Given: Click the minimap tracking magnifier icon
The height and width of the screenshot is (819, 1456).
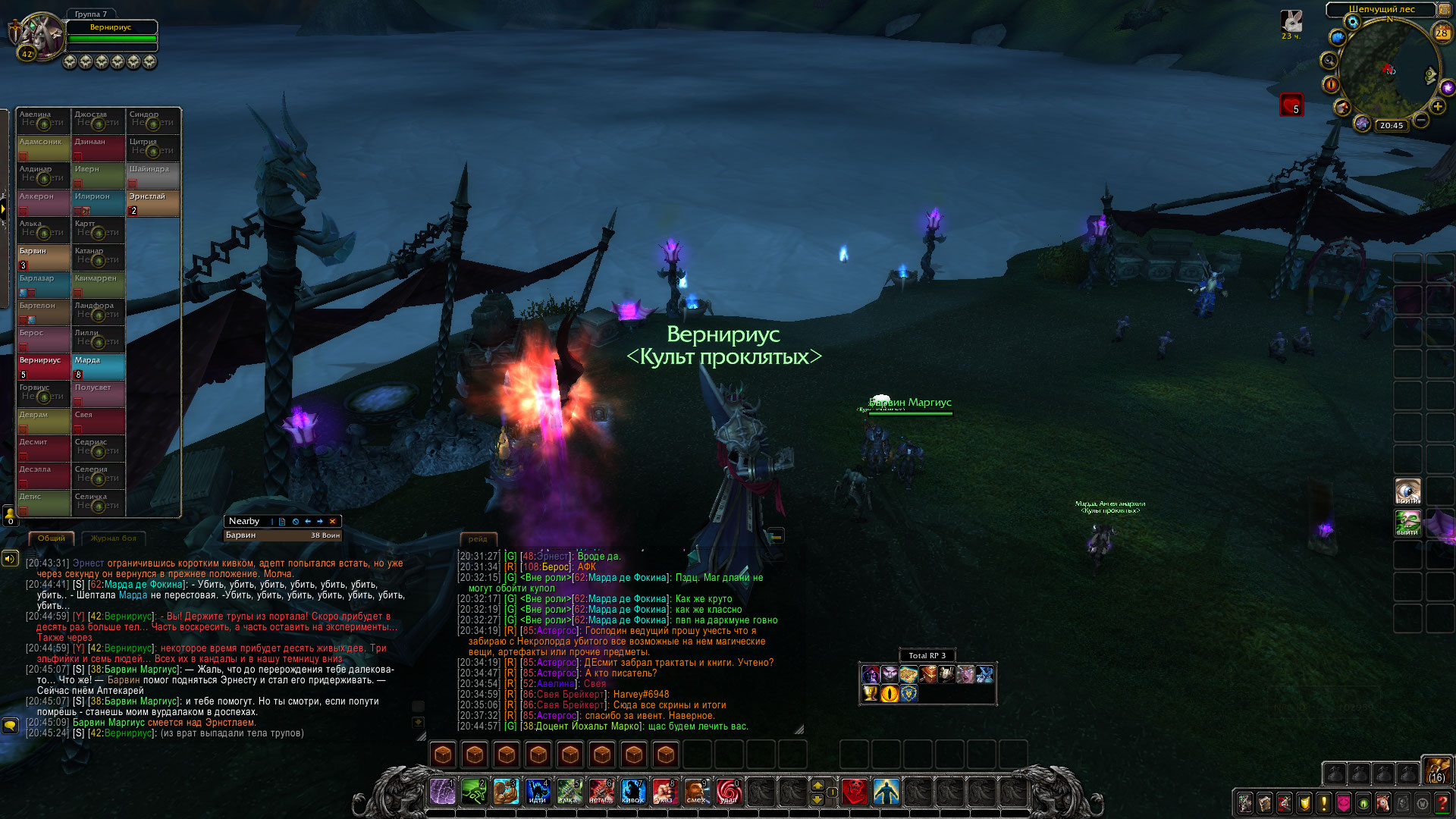Looking at the screenshot, I should 1329,61.
